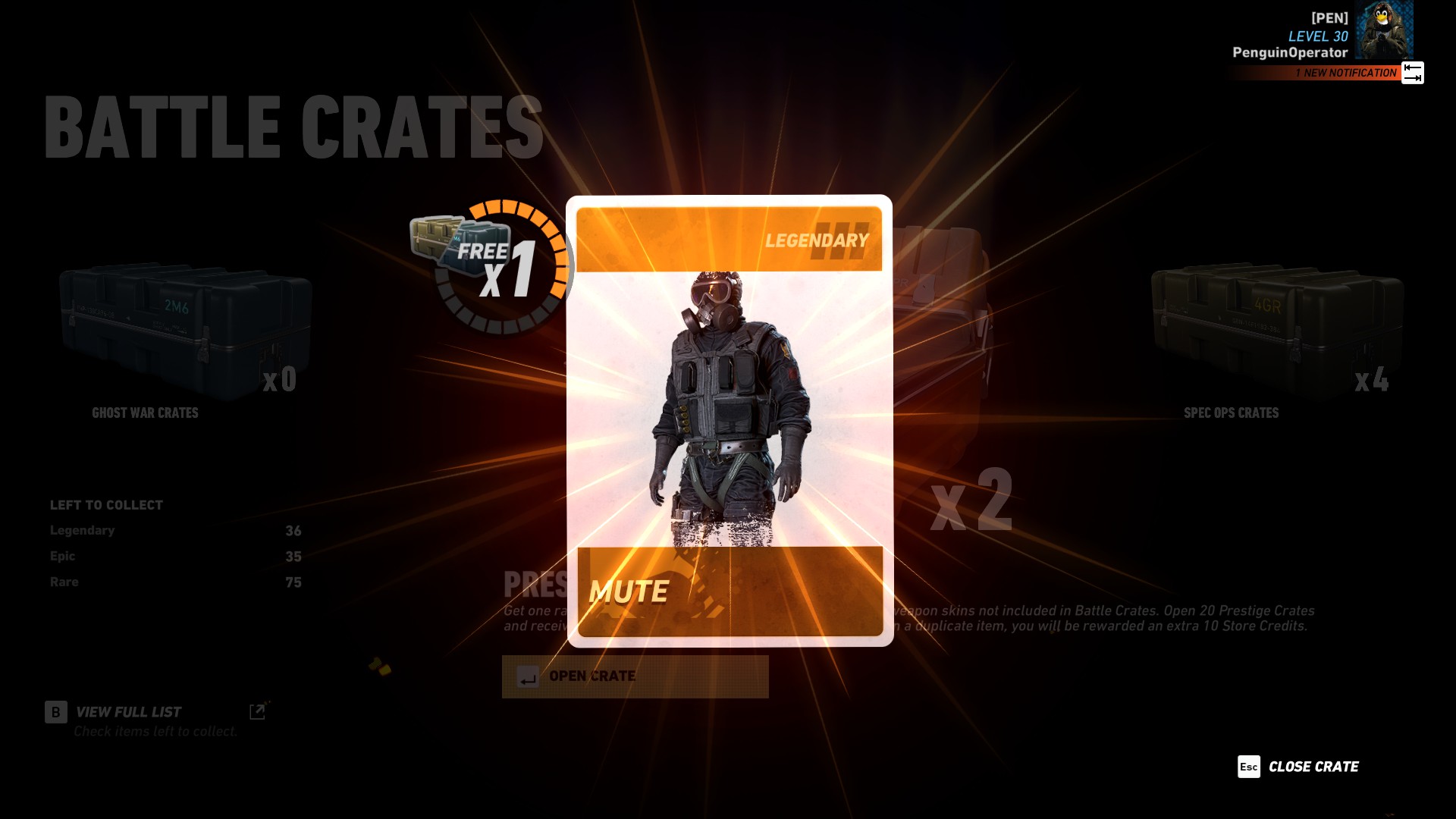
Task: Select the Legendary row under Left To Collect
Action: coord(174,530)
